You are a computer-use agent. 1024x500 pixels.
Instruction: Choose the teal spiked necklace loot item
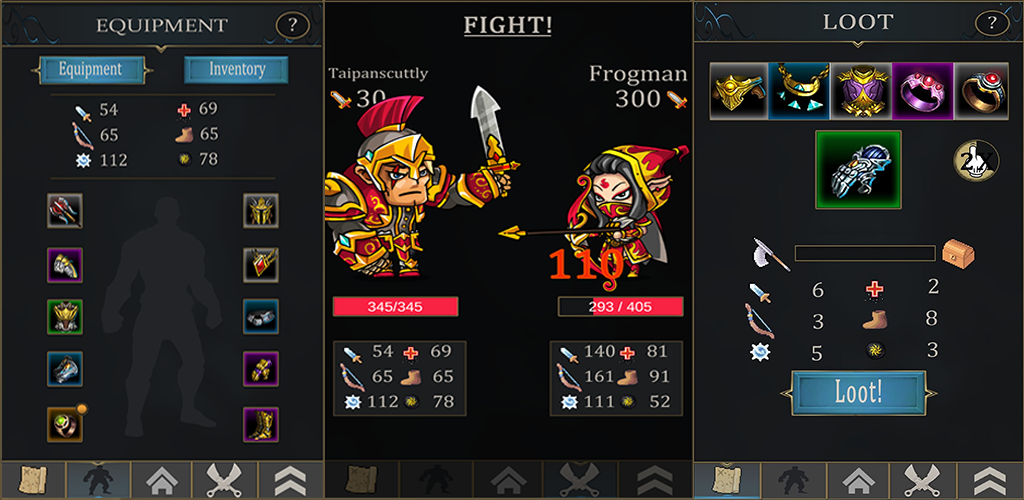797,89
